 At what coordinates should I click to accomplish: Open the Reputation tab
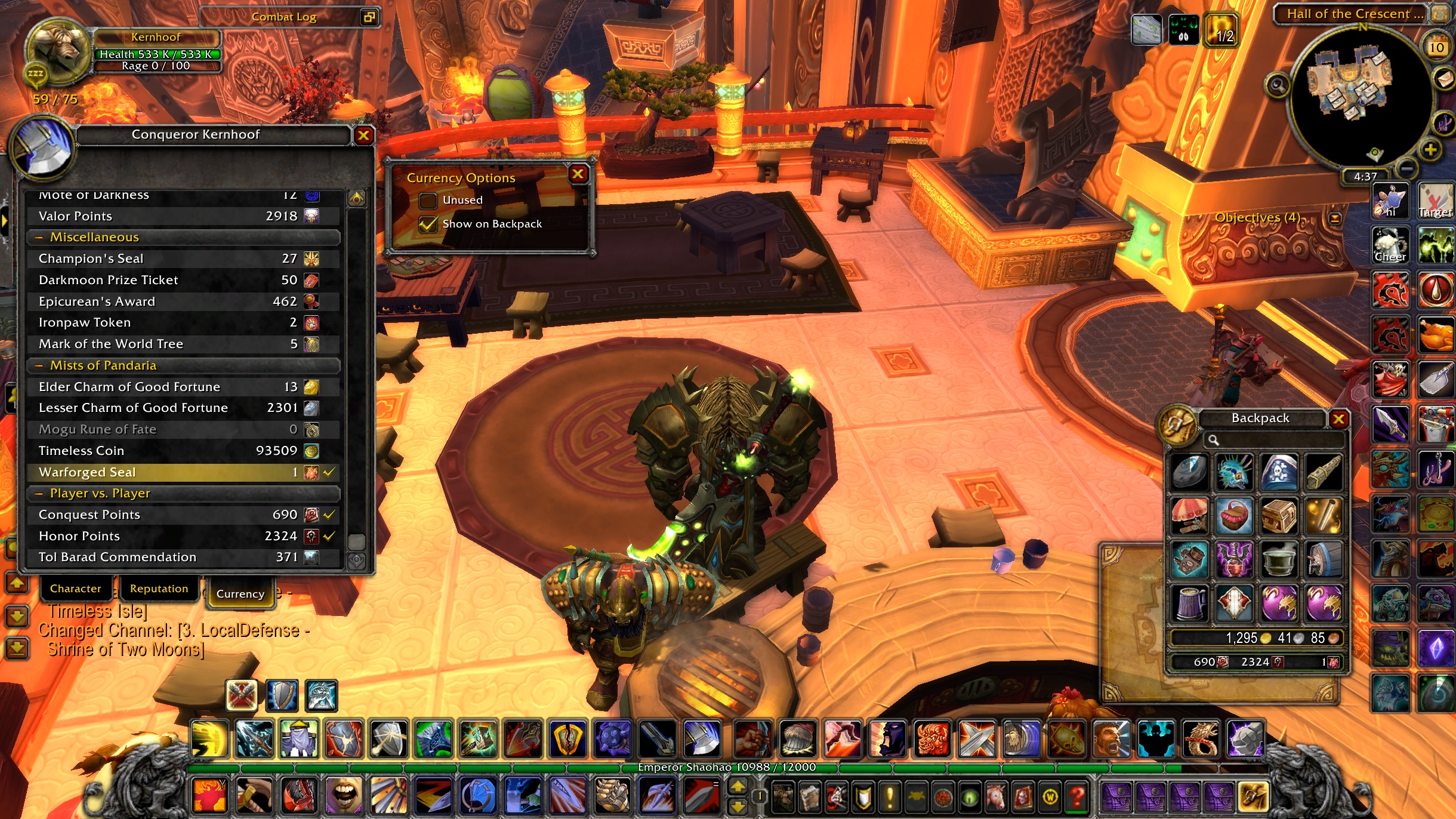point(159,589)
